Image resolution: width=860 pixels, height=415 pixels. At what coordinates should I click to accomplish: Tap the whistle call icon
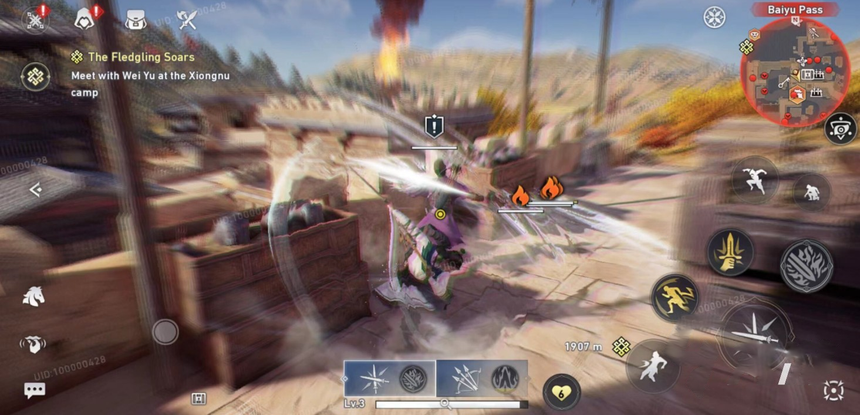[33, 344]
